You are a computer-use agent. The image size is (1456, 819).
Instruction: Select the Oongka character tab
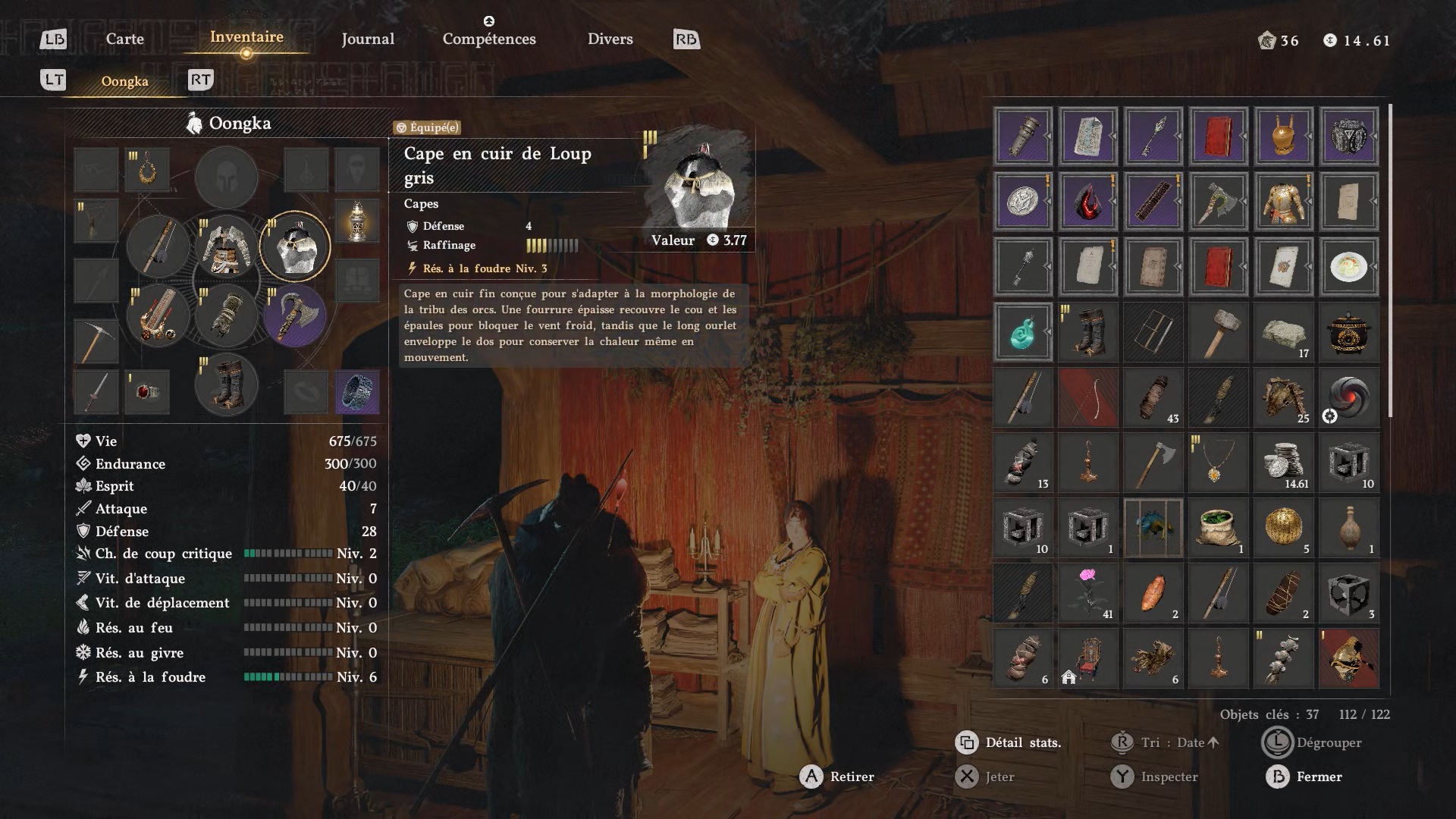[125, 81]
